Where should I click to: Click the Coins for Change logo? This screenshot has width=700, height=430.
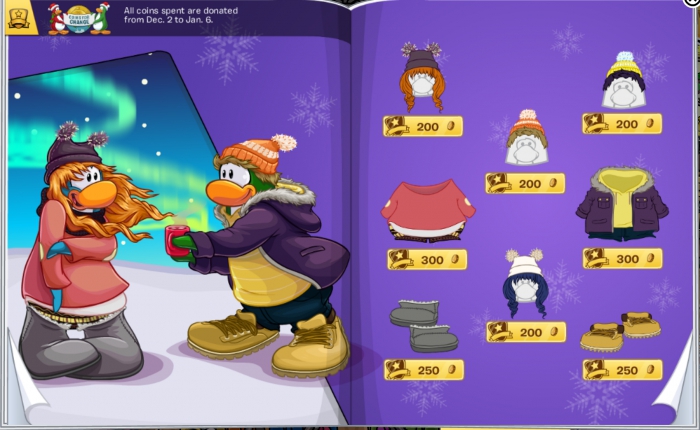(x=79, y=17)
